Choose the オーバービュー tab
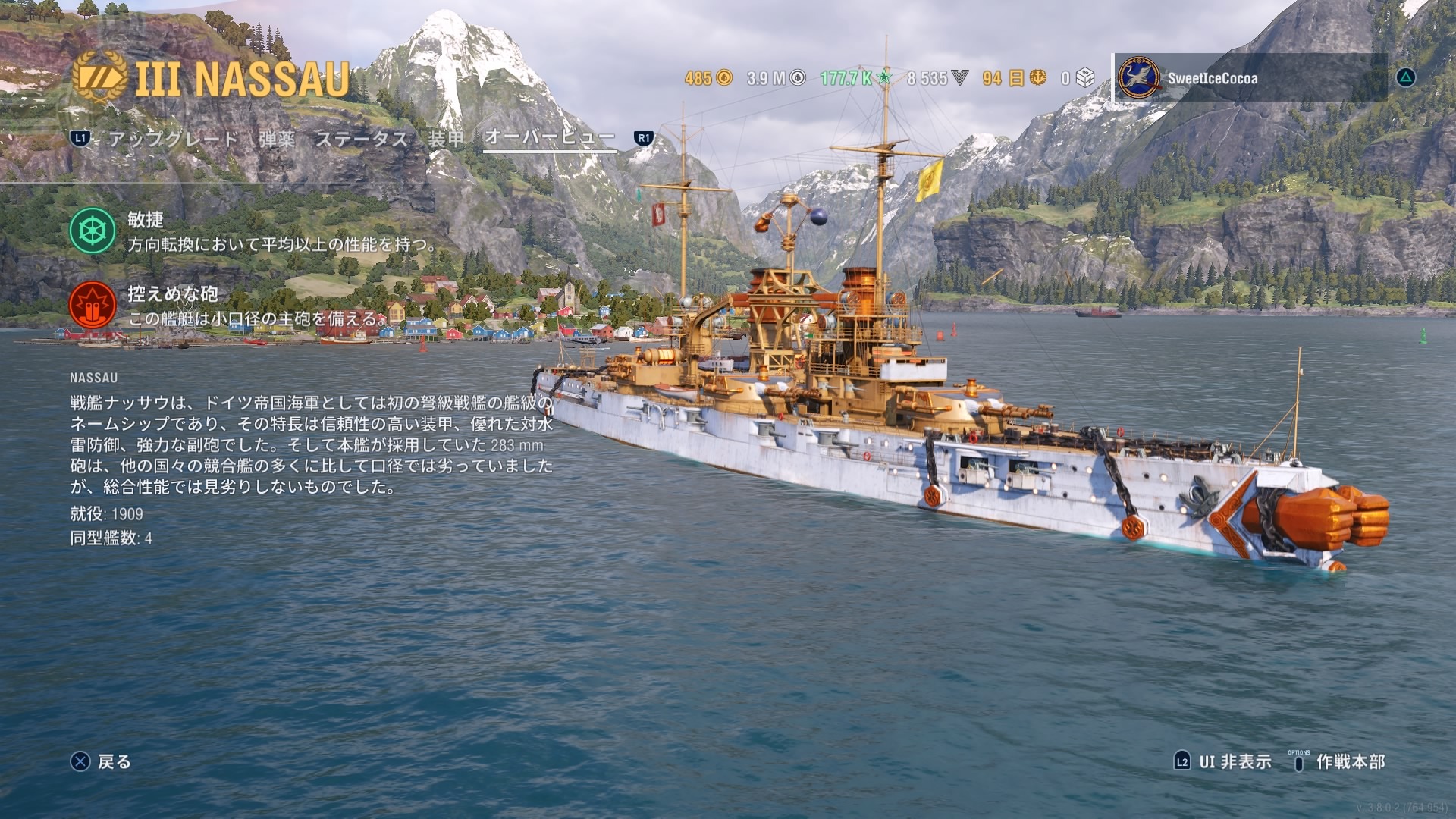Image resolution: width=1456 pixels, height=819 pixels. pos(549,137)
